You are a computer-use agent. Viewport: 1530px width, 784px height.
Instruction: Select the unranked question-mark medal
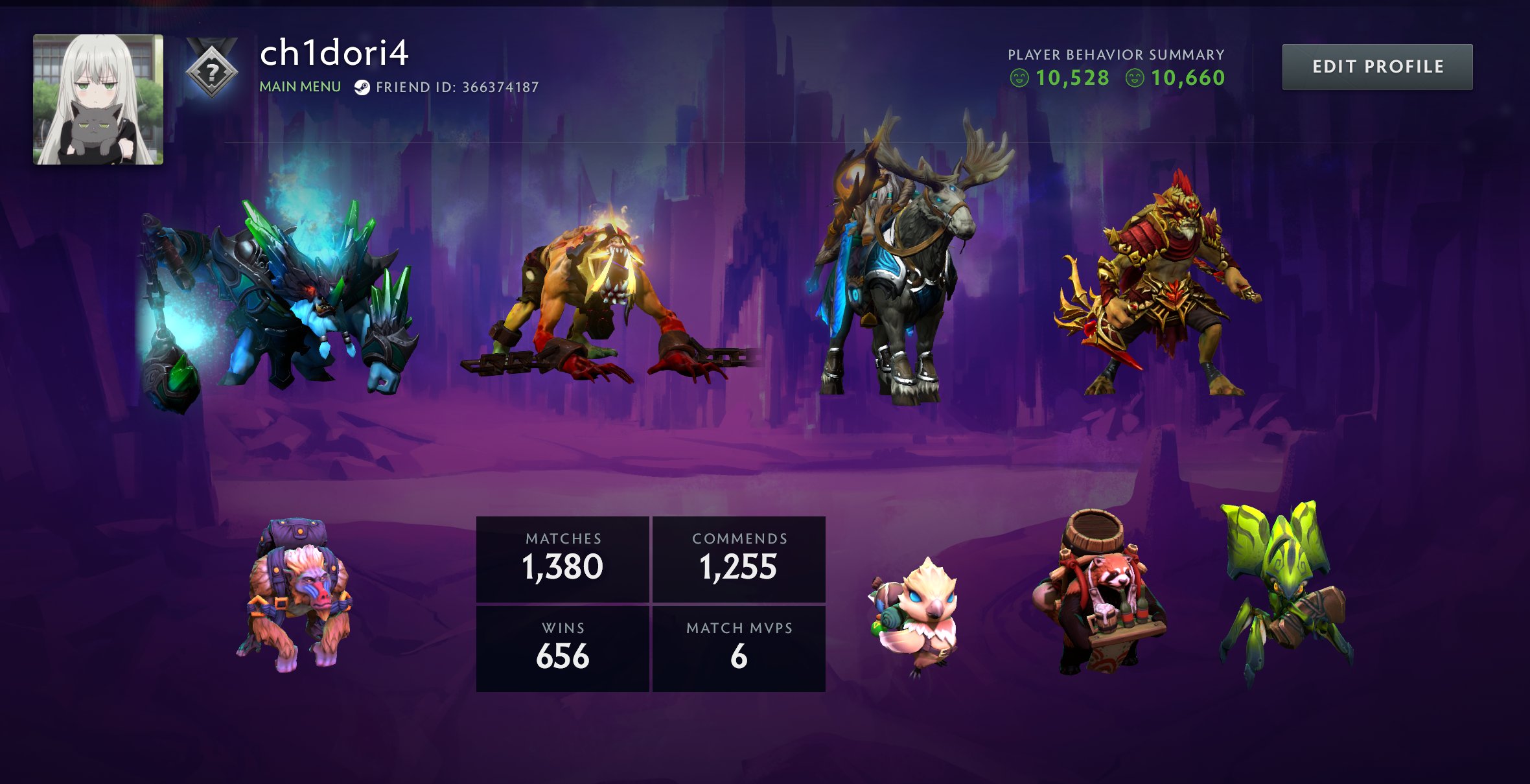[211, 69]
